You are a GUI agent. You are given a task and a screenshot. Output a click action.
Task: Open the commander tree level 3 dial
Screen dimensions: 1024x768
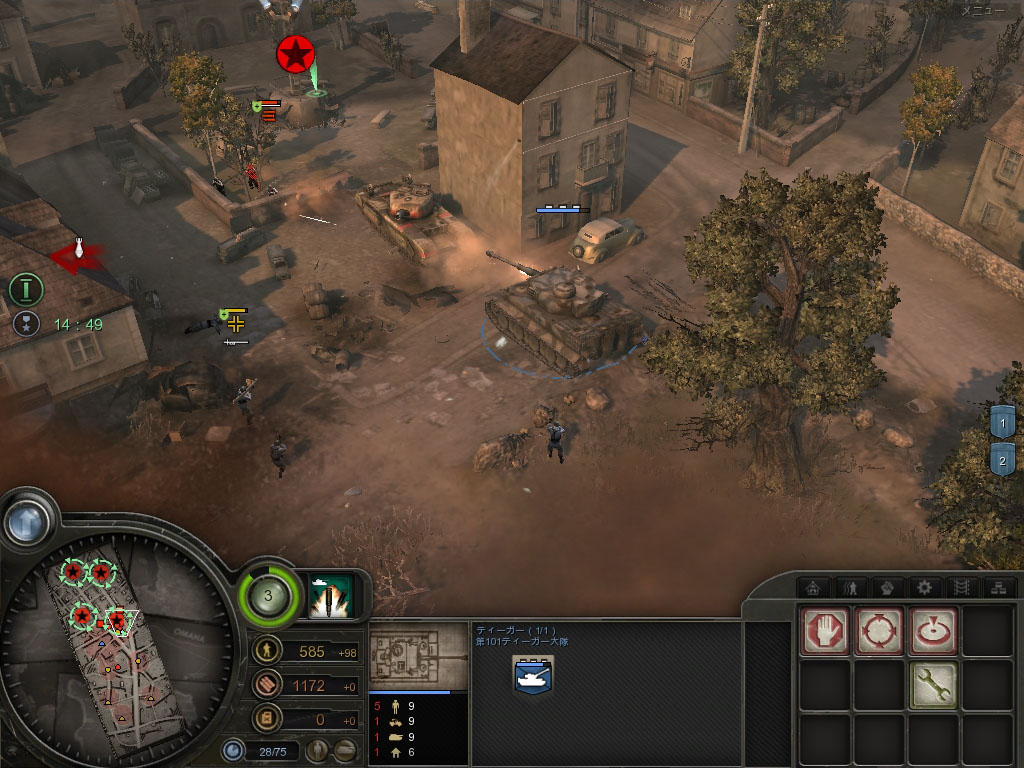coord(267,596)
